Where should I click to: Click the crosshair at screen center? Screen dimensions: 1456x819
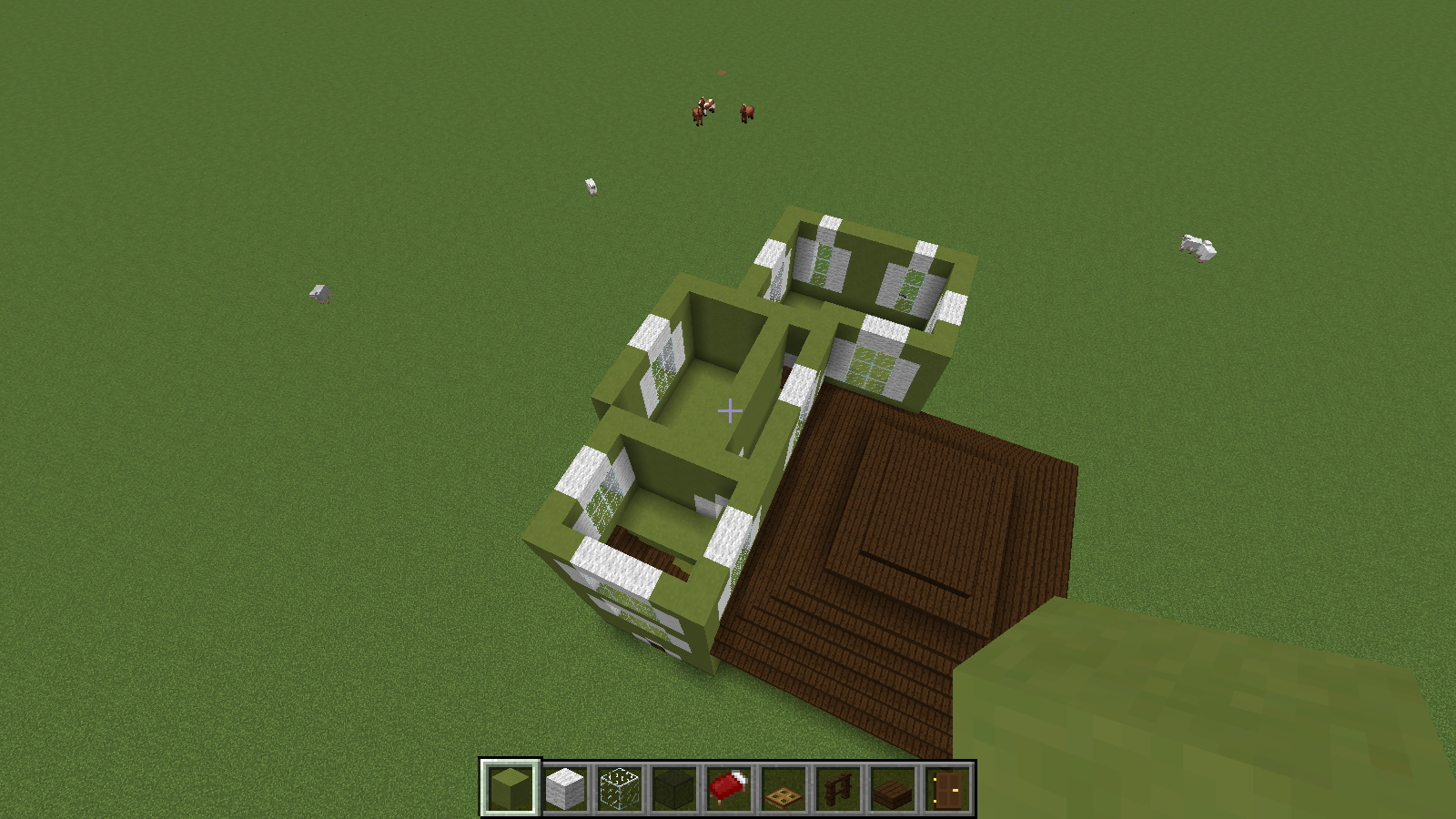728,411
